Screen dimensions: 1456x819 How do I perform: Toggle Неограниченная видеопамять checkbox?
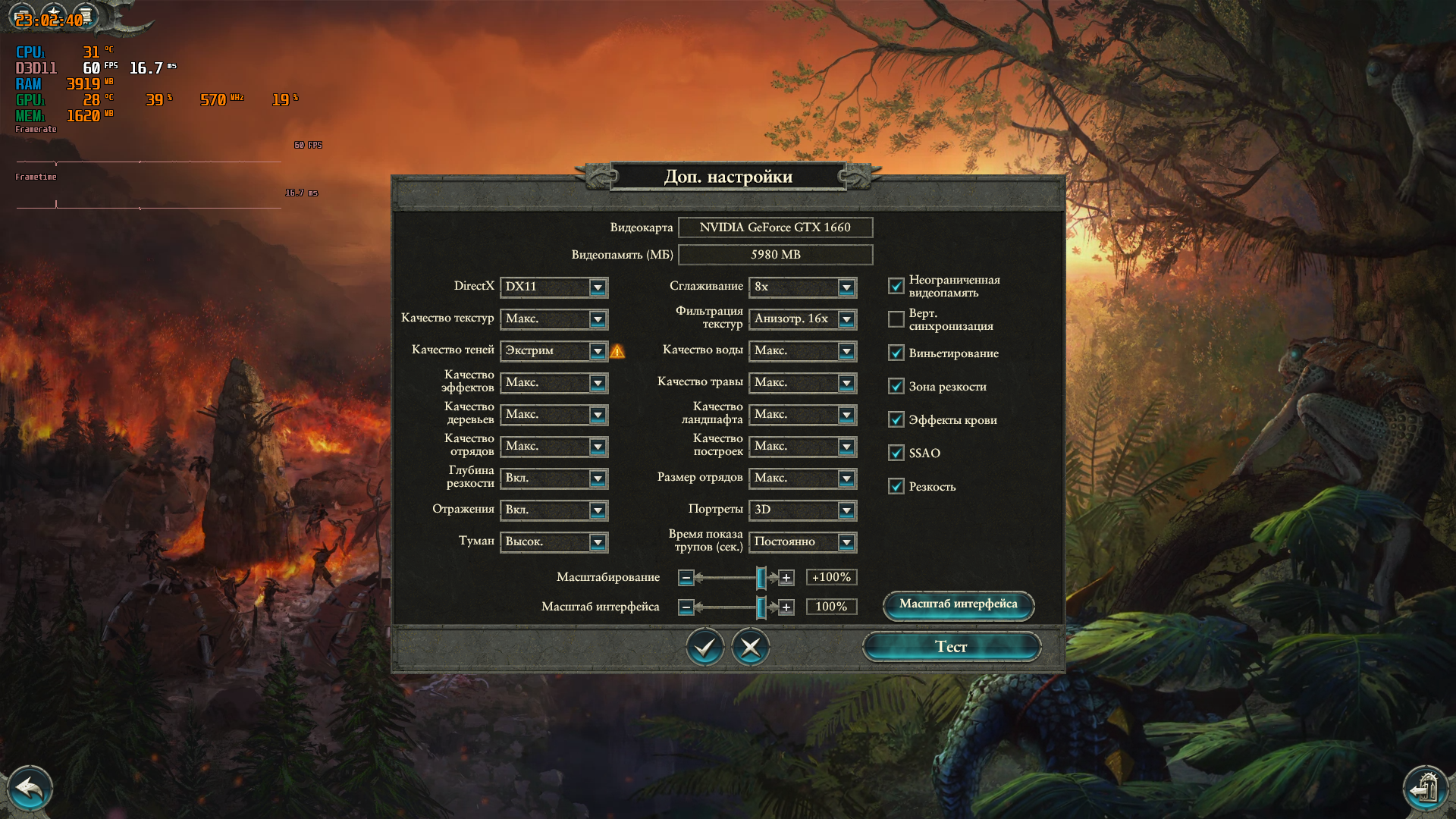896,286
